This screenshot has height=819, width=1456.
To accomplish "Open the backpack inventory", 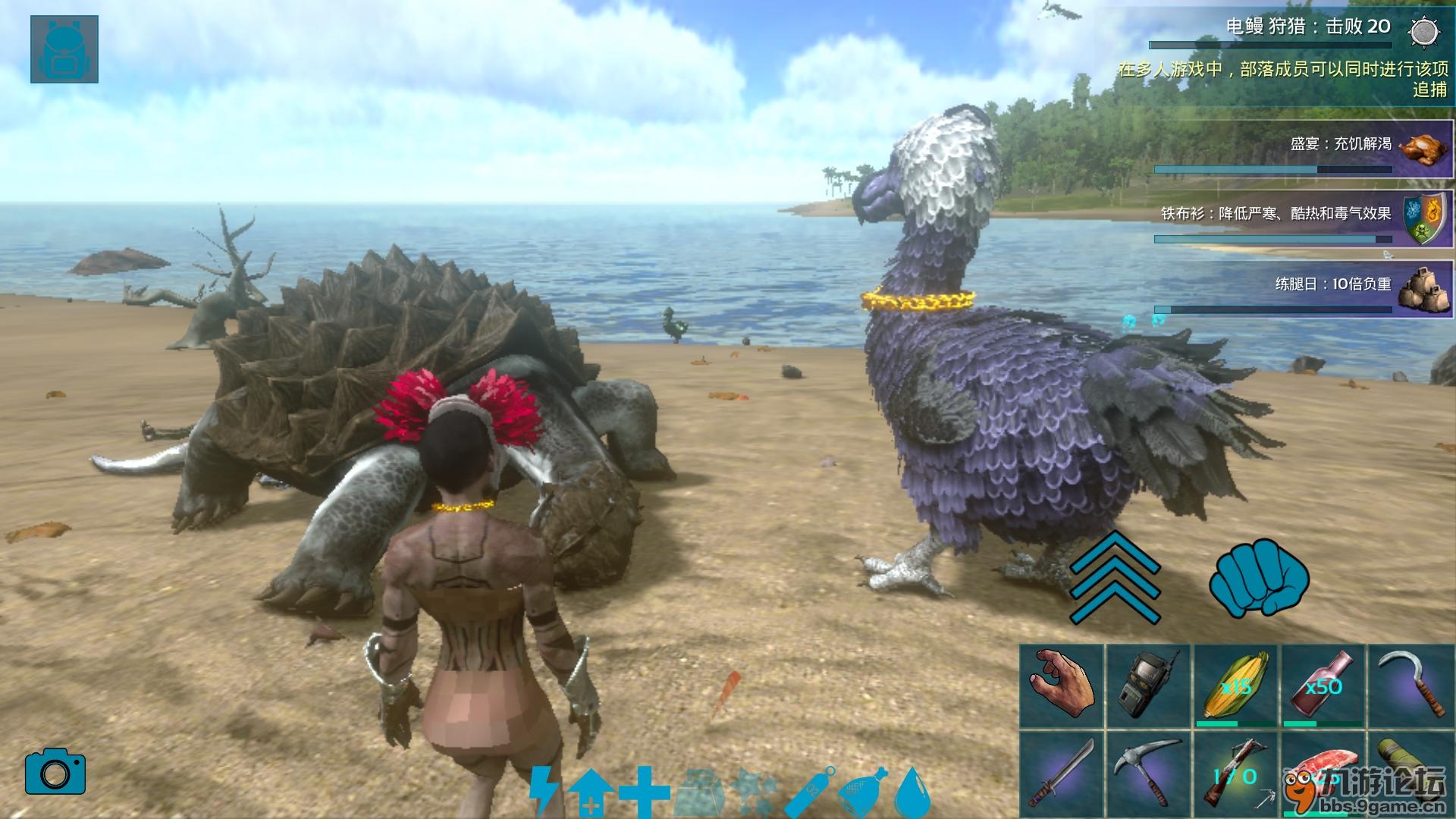I will (x=64, y=49).
